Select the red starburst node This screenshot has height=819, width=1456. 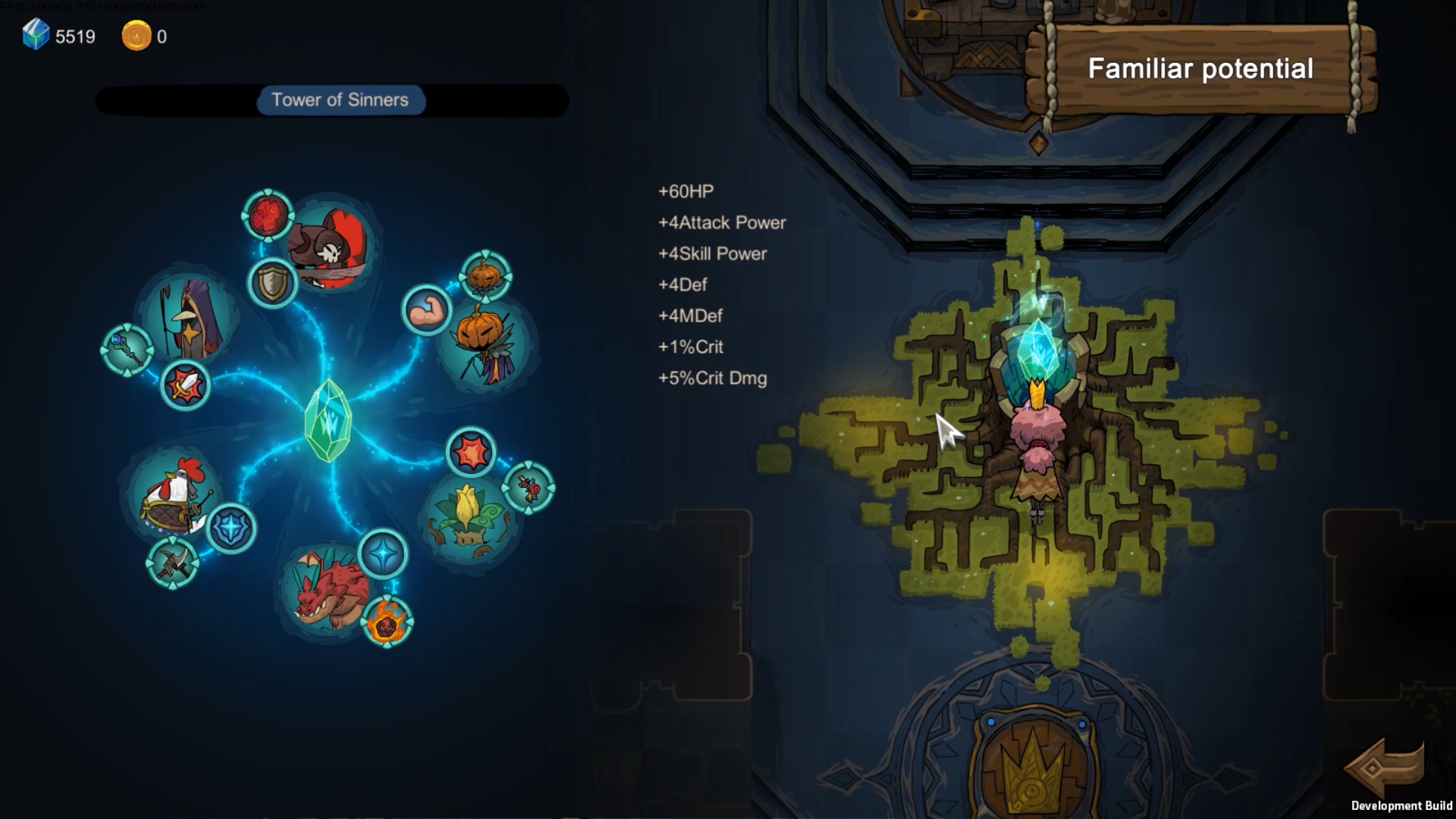tap(471, 453)
